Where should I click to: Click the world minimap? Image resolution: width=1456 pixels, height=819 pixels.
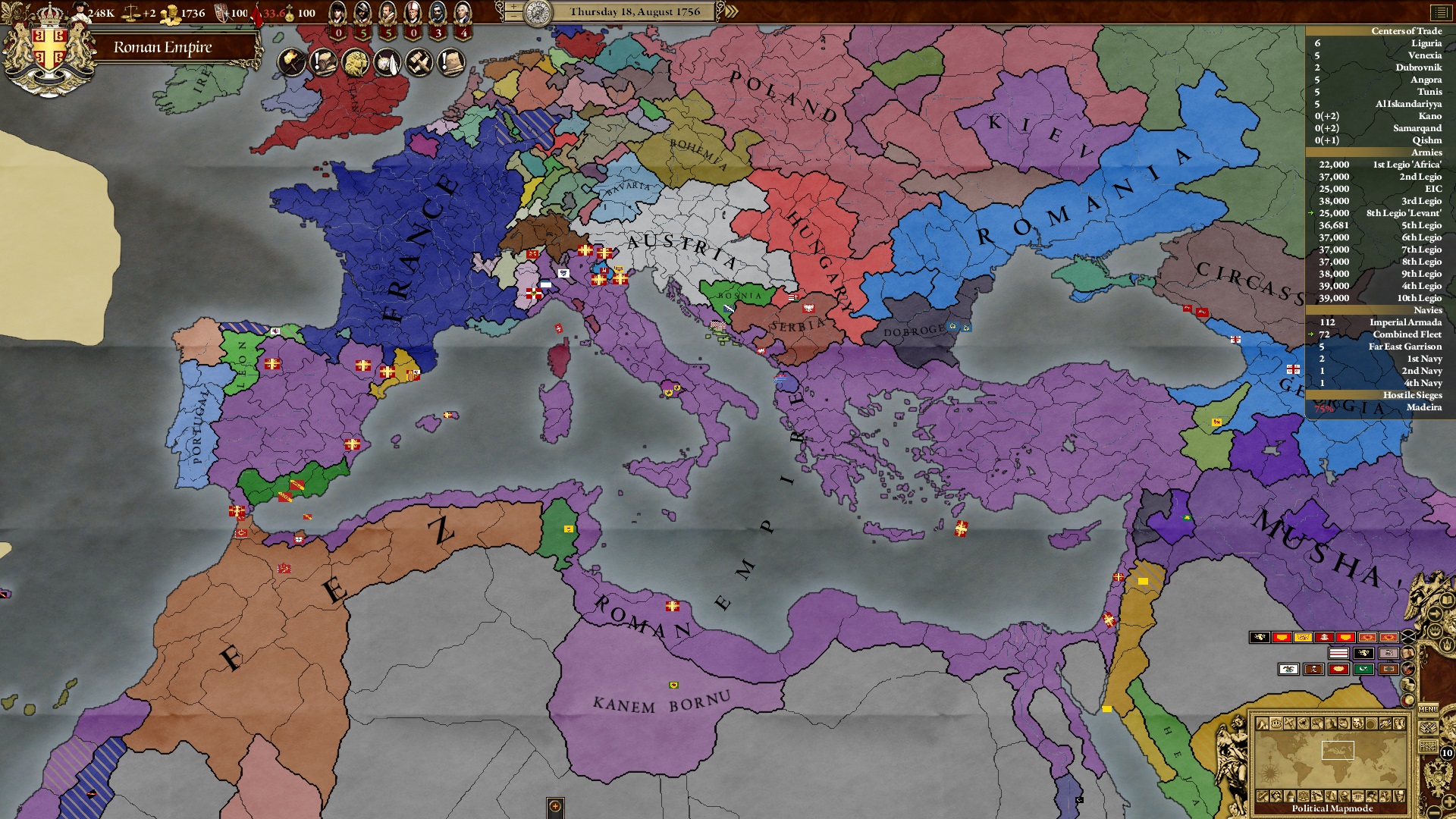(x=1332, y=761)
